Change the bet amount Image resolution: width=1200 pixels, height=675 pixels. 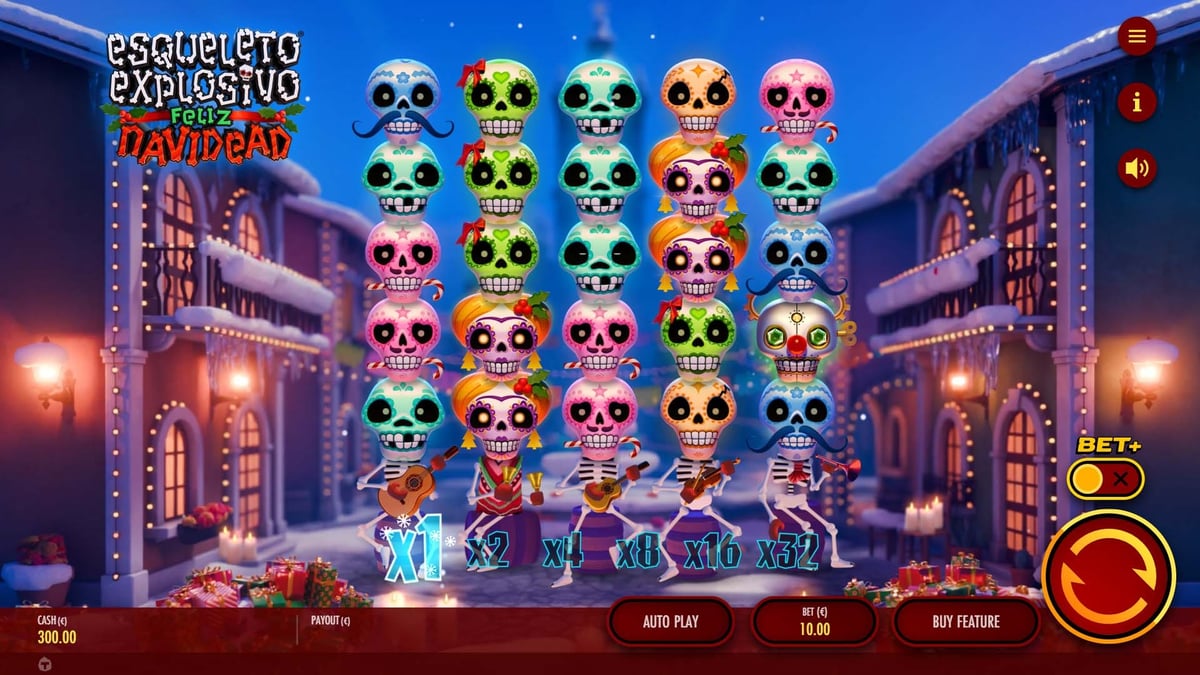point(814,622)
